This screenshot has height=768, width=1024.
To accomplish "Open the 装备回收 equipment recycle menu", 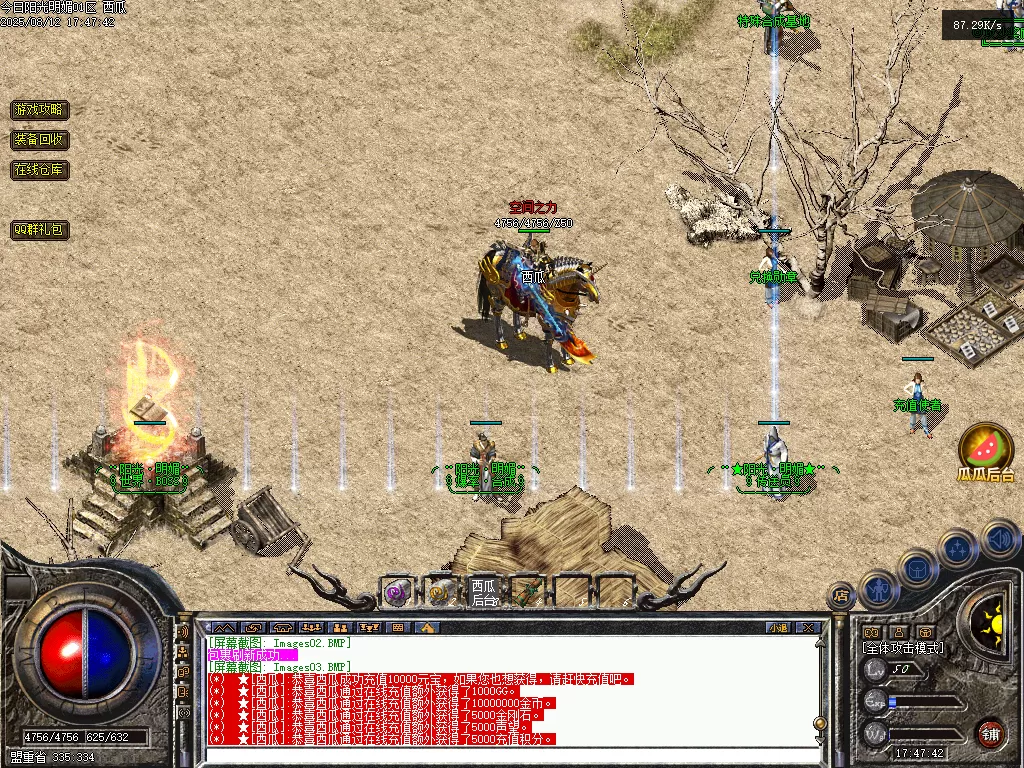I will 40,140.
